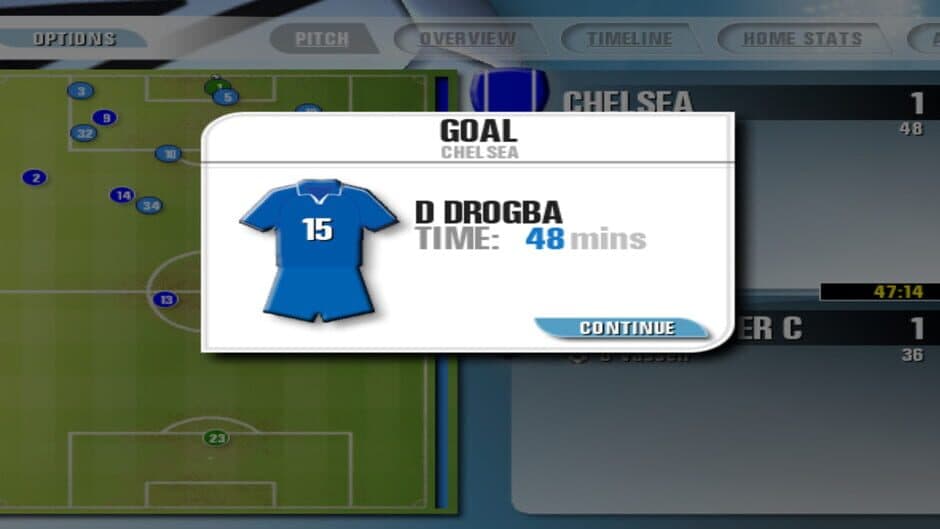Screen dimensions: 940x529
Task: Switch to the Pitch tab
Action: point(322,39)
